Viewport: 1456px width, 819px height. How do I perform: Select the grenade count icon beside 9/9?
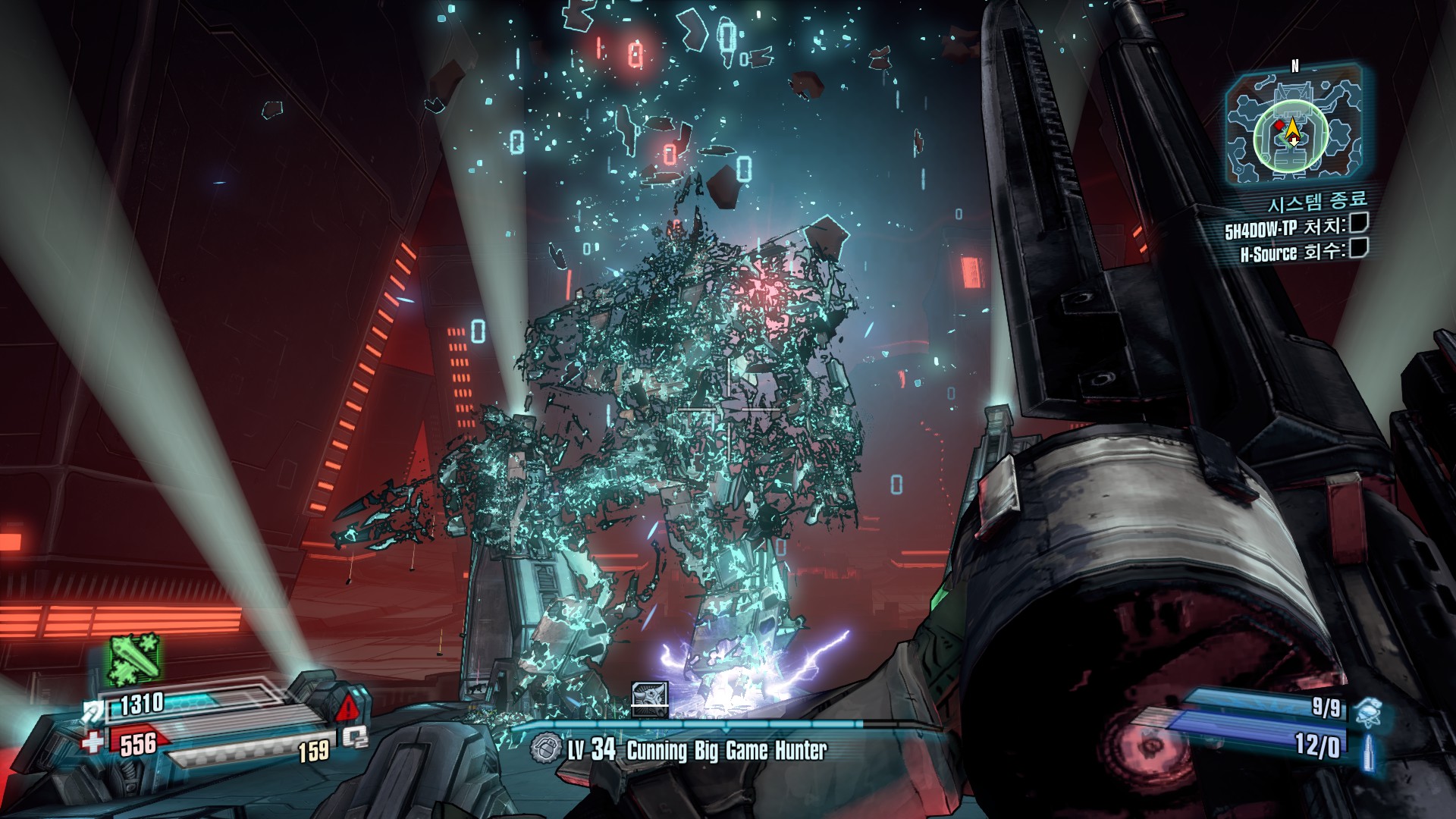1369,712
